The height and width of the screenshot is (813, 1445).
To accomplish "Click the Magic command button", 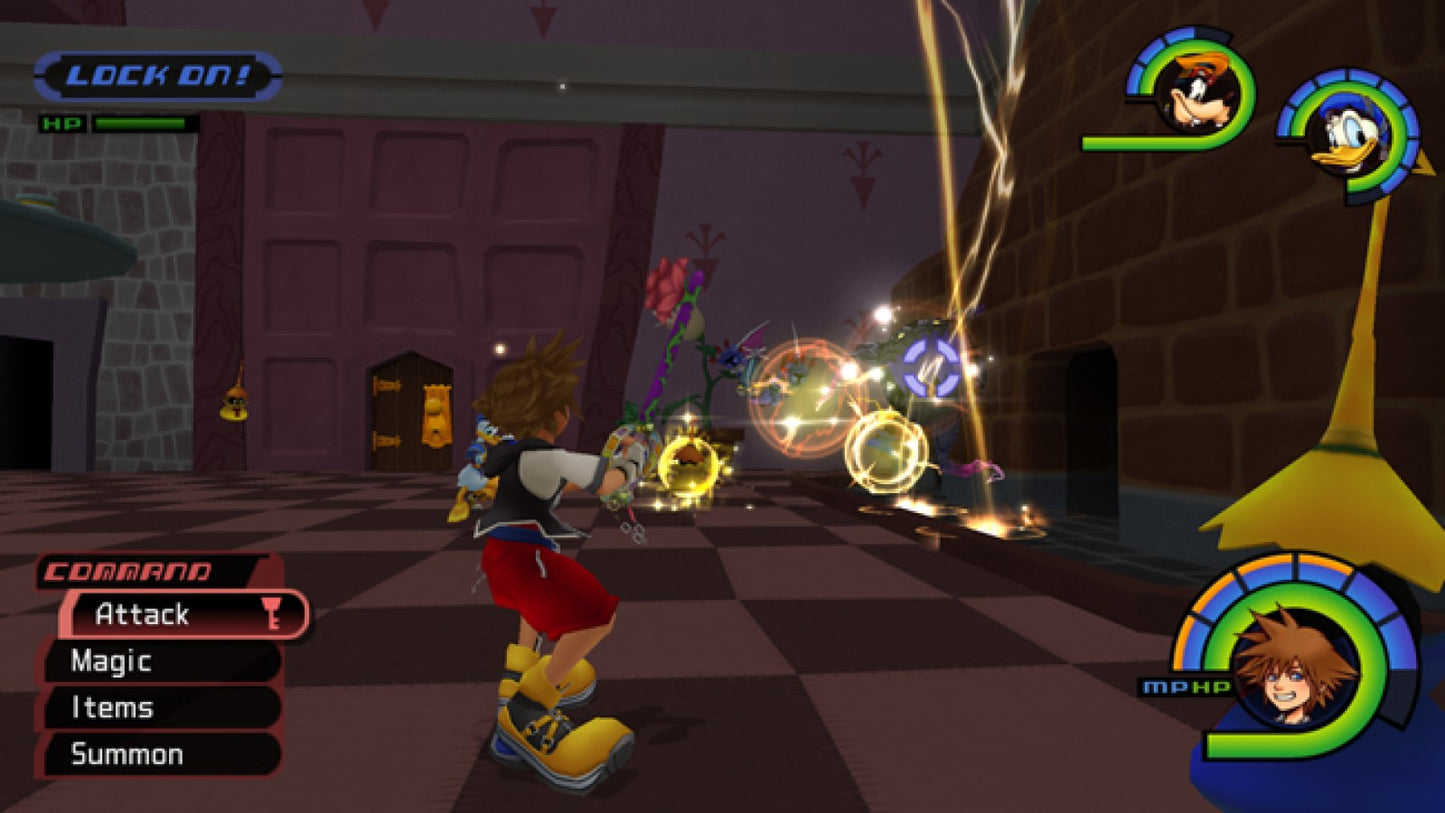I will pos(110,662).
